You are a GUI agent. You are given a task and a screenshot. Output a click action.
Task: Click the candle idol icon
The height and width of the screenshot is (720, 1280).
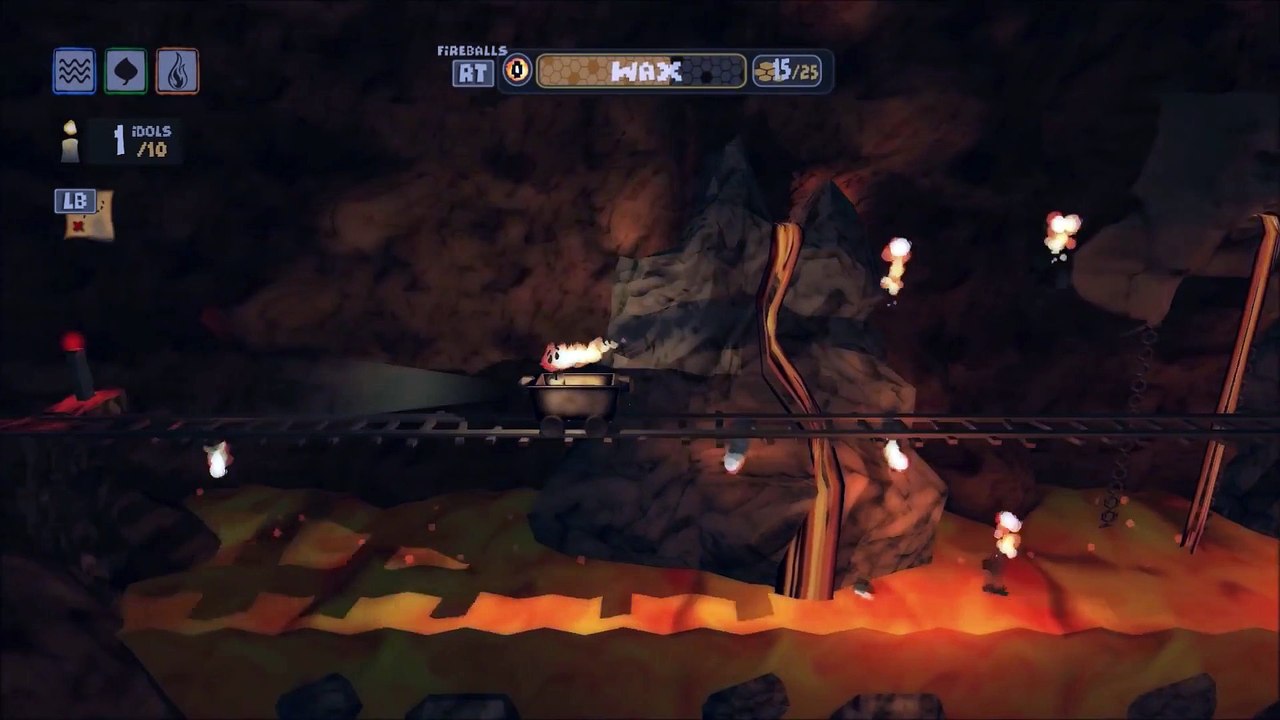(x=69, y=141)
